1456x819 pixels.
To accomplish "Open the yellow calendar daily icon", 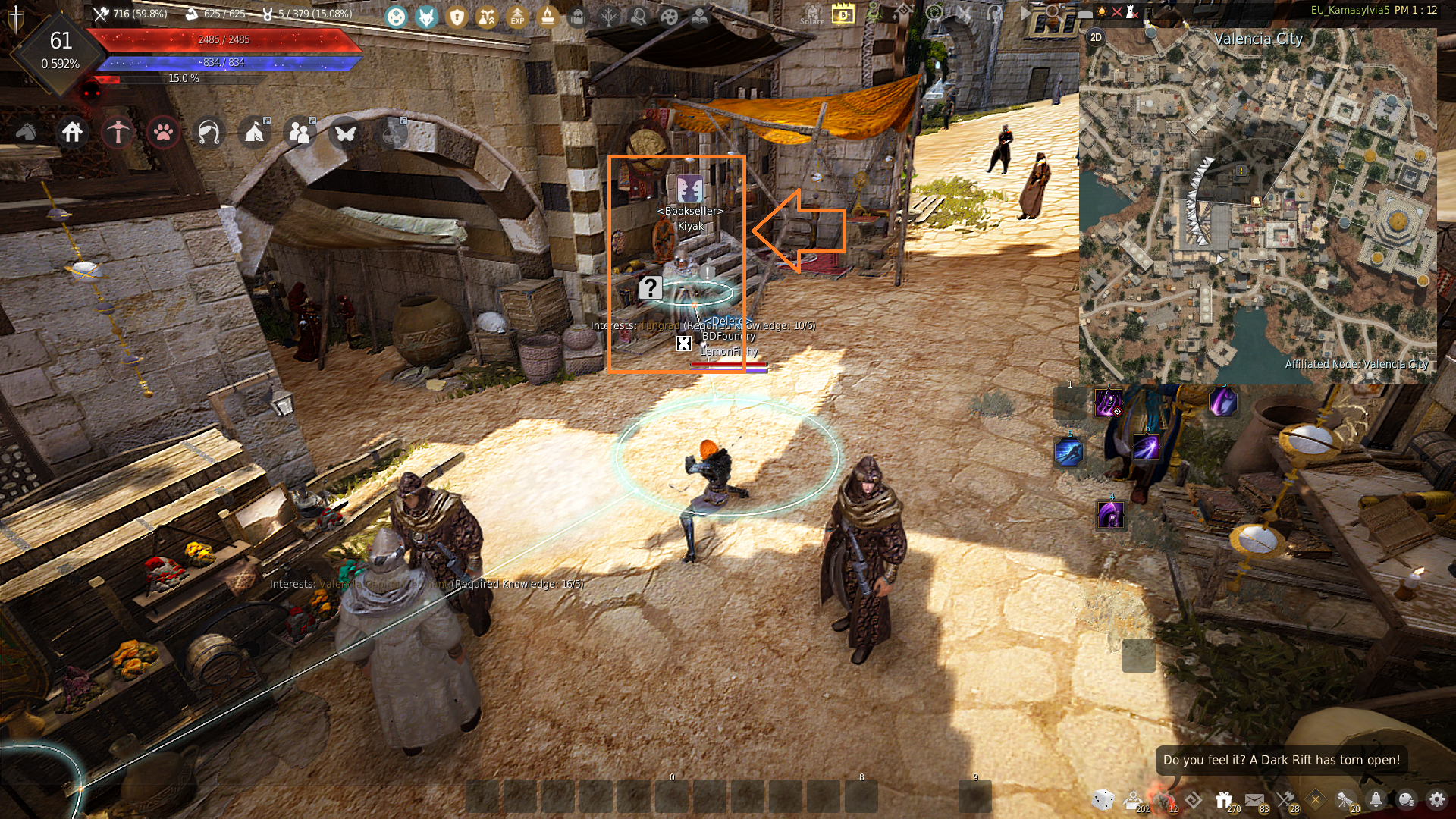I will pos(843,14).
